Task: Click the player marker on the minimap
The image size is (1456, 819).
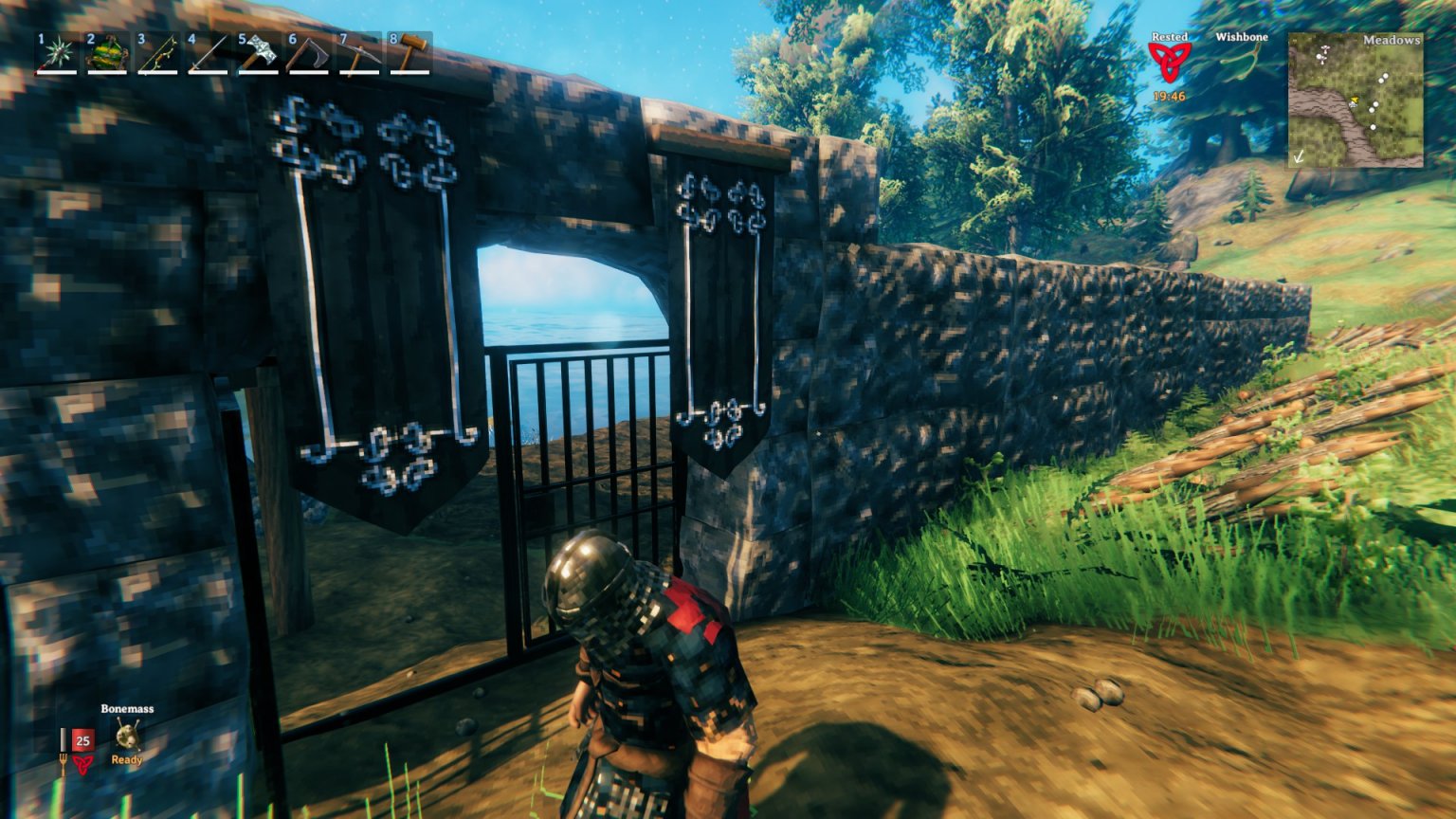Action: pyautogui.click(x=1355, y=101)
